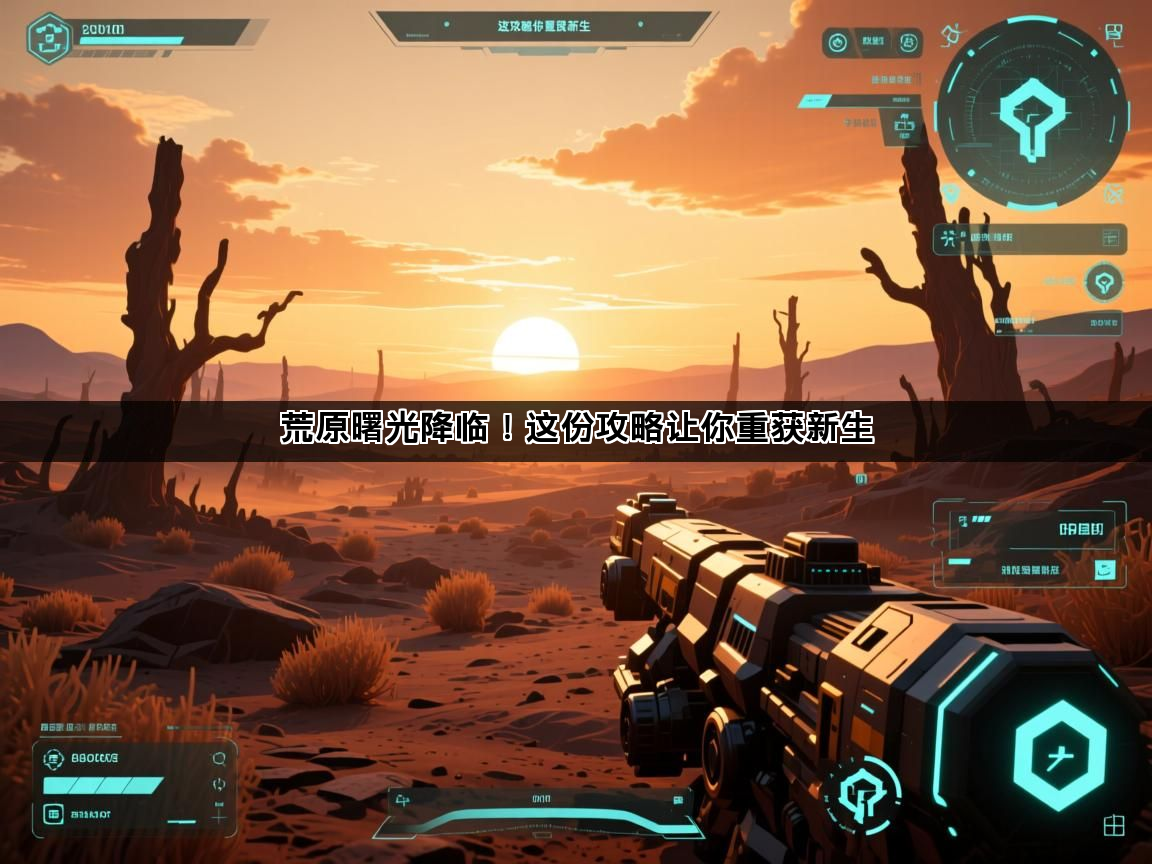Select the square cyan icon in right panel

click(1105, 571)
